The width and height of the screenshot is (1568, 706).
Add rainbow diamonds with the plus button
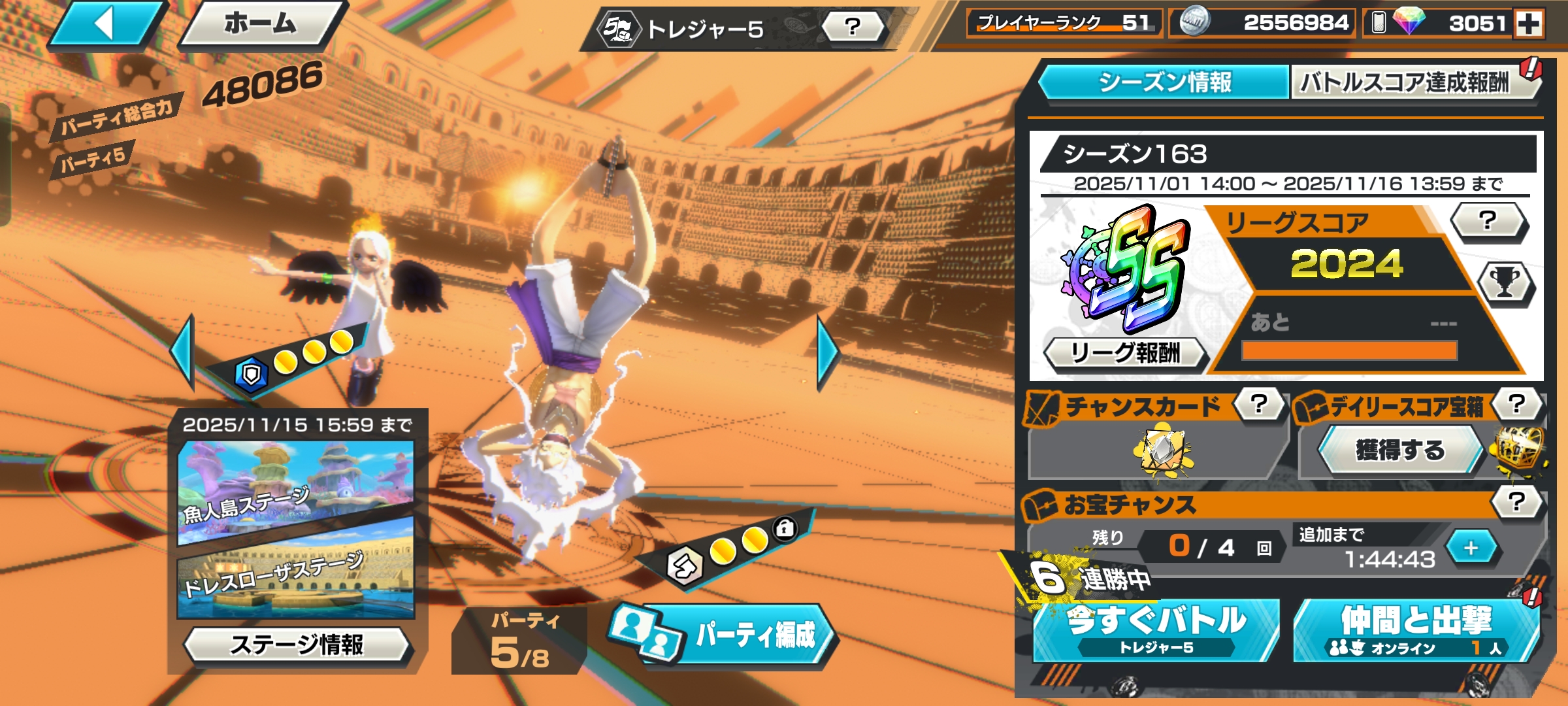click(x=1529, y=24)
